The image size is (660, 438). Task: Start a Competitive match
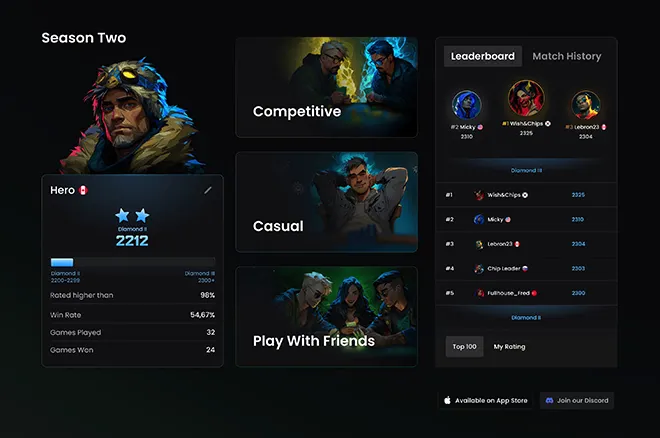coord(326,87)
